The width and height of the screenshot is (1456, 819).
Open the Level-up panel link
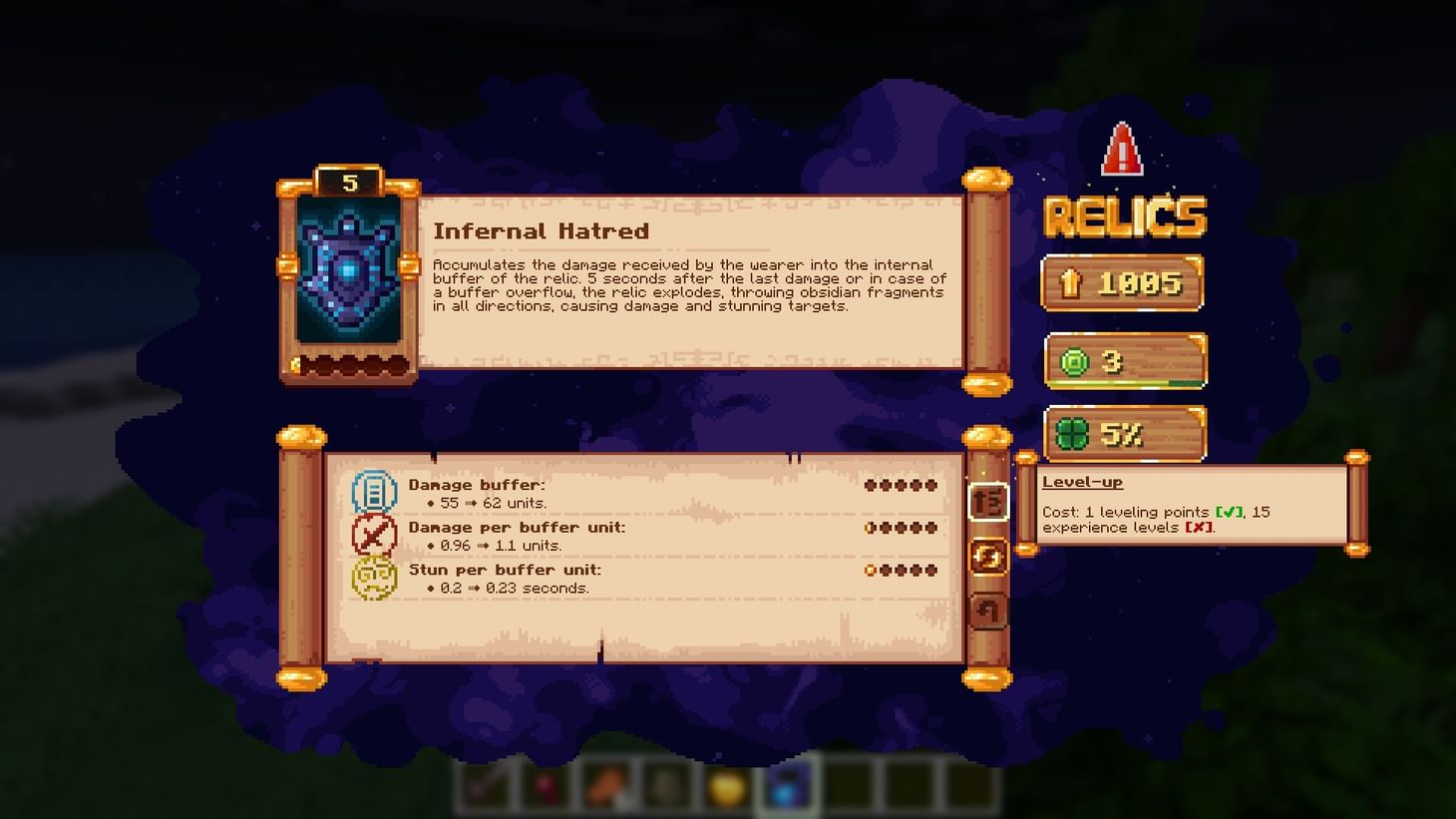pos(1083,481)
